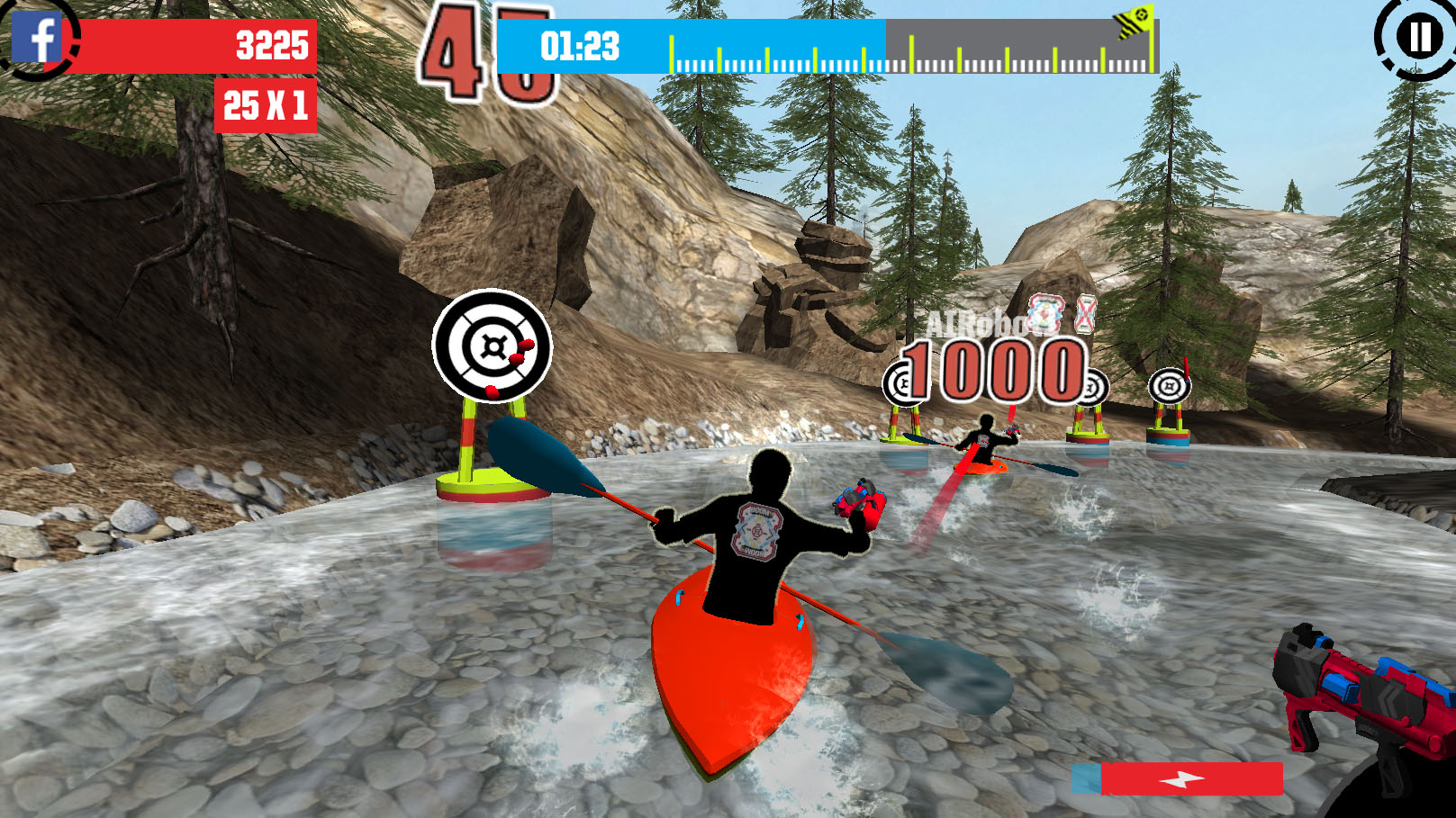Tap the Facebook icon
The image size is (1456, 818).
tap(36, 39)
